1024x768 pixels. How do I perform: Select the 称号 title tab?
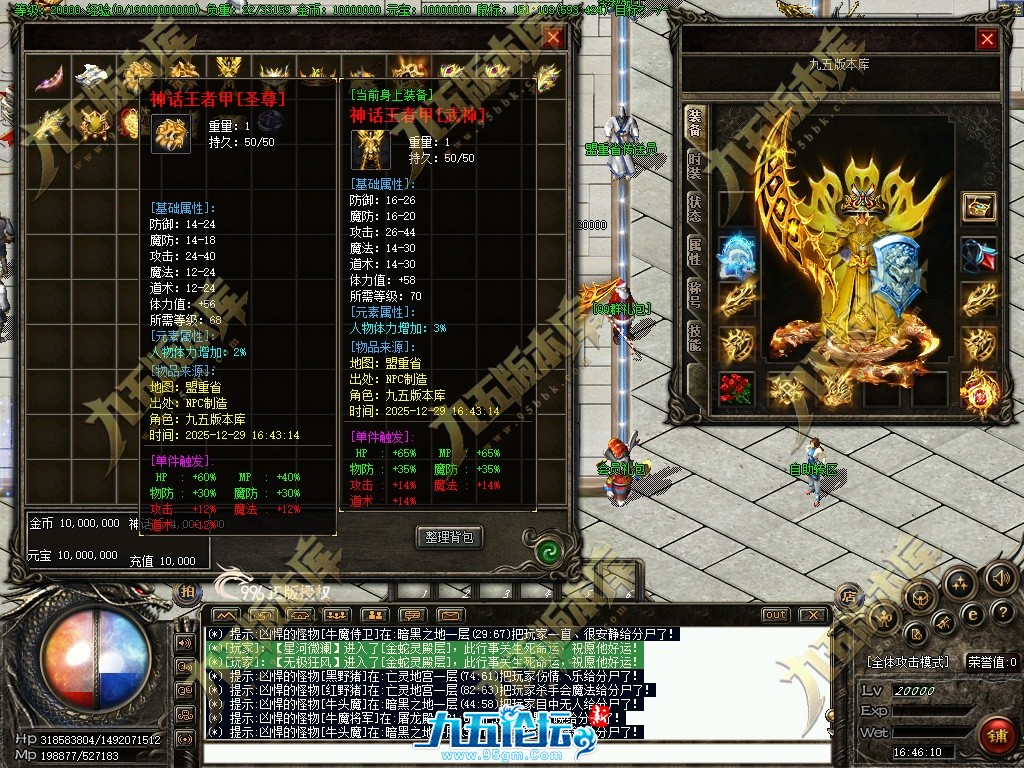coord(694,294)
